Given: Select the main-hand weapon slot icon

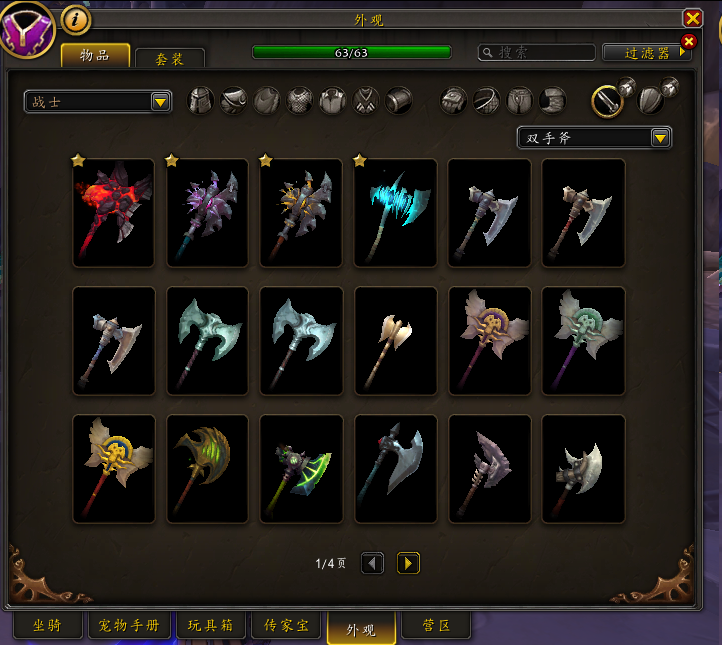Looking at the screenshot, I should coord(607,100).
